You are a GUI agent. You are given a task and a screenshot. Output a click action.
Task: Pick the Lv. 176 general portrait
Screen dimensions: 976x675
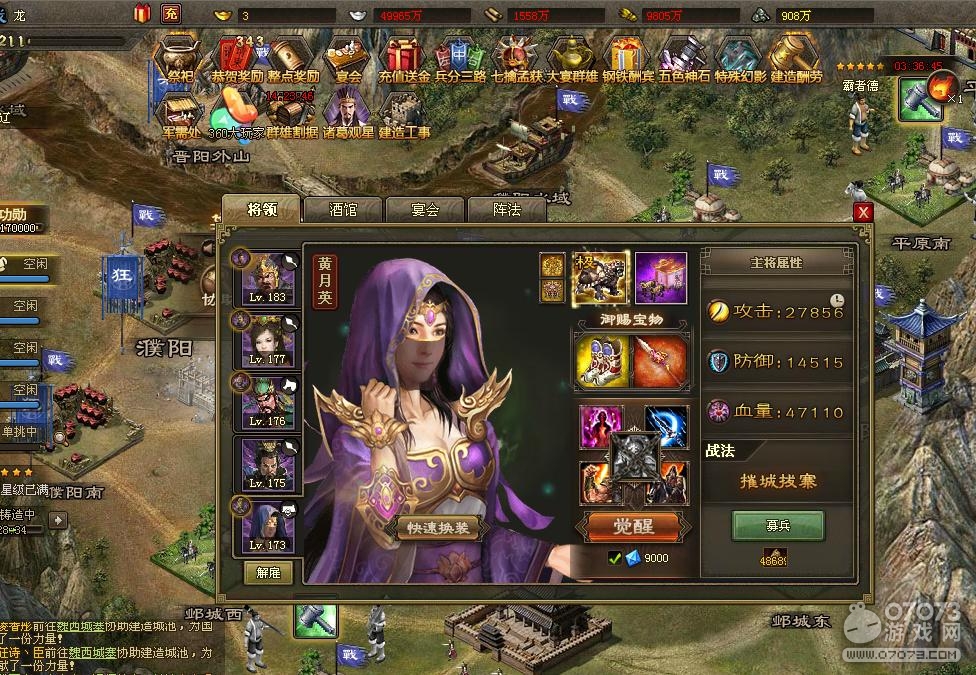tap(267, 401)
